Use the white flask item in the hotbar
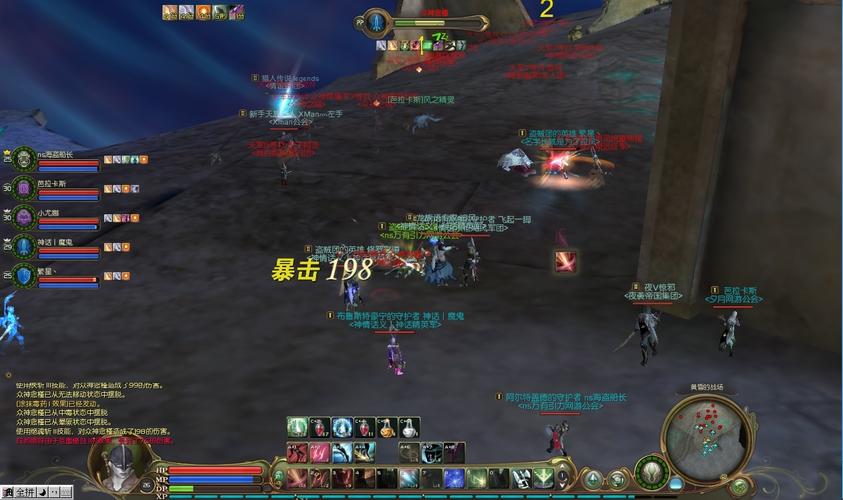Image resolution: width=843 pixels, height=500 pixels. coord(408,428)
